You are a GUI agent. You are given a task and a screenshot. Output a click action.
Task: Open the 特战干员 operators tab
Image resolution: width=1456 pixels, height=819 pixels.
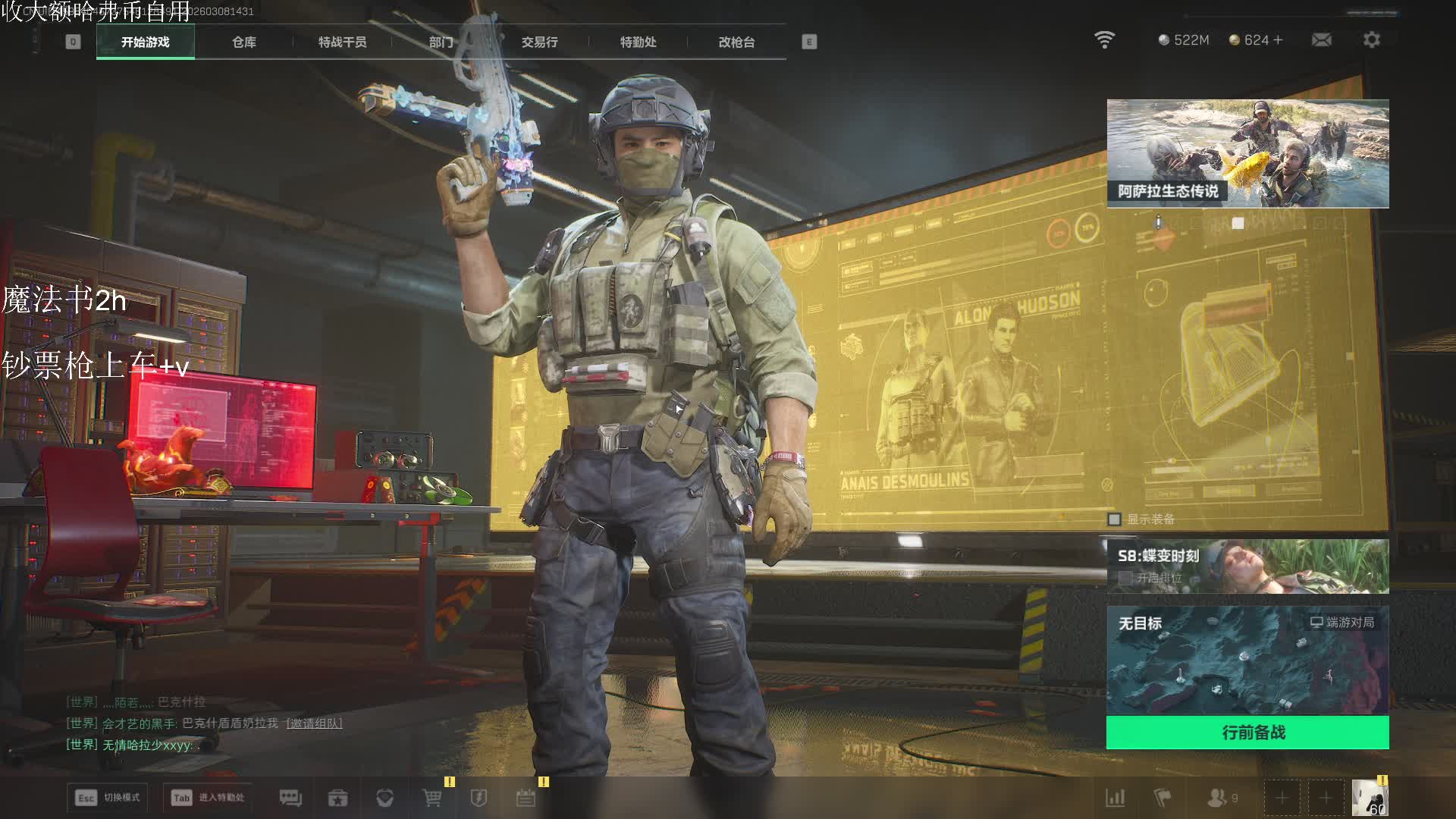pyautogui.click(x=342, y=42)
